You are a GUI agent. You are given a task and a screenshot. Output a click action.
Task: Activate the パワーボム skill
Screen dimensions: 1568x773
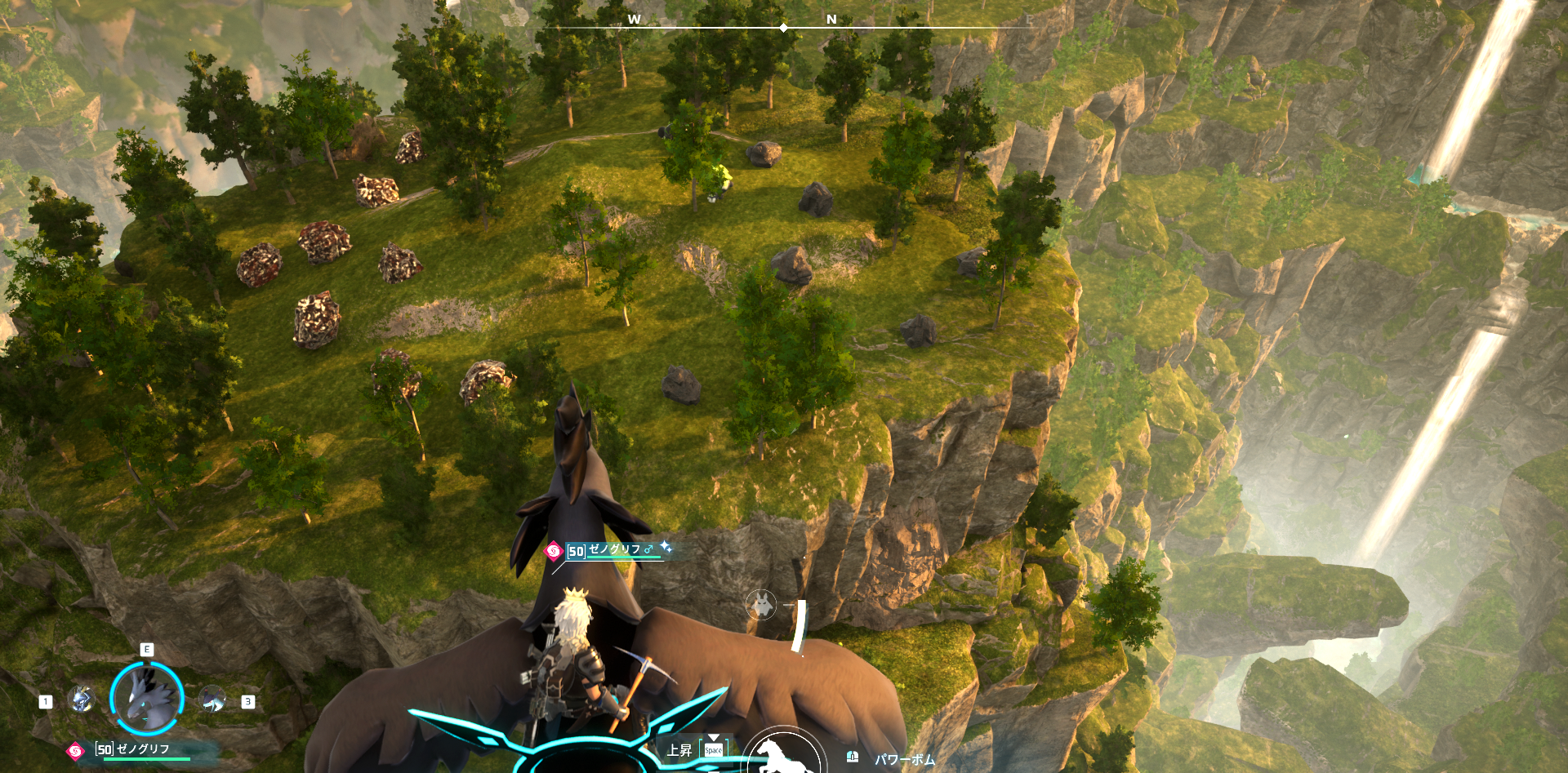click(904, 759)
